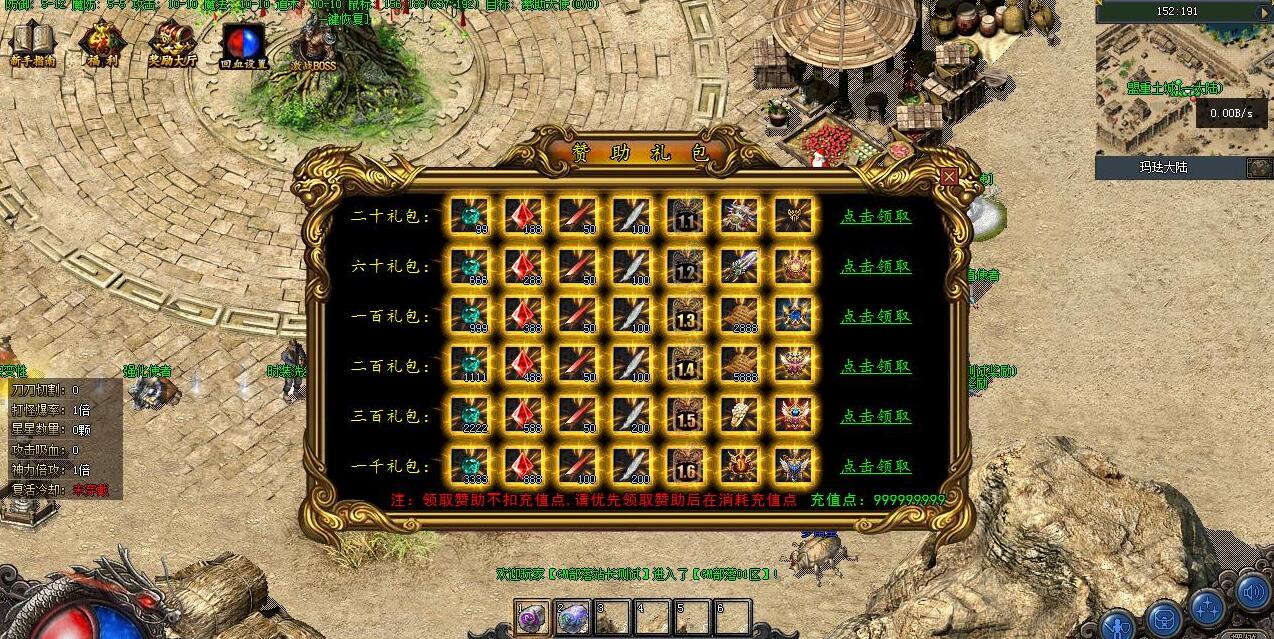Use the item in hotbar slot 1
The image size is (1274, 639).
click(x=532, y=618)
